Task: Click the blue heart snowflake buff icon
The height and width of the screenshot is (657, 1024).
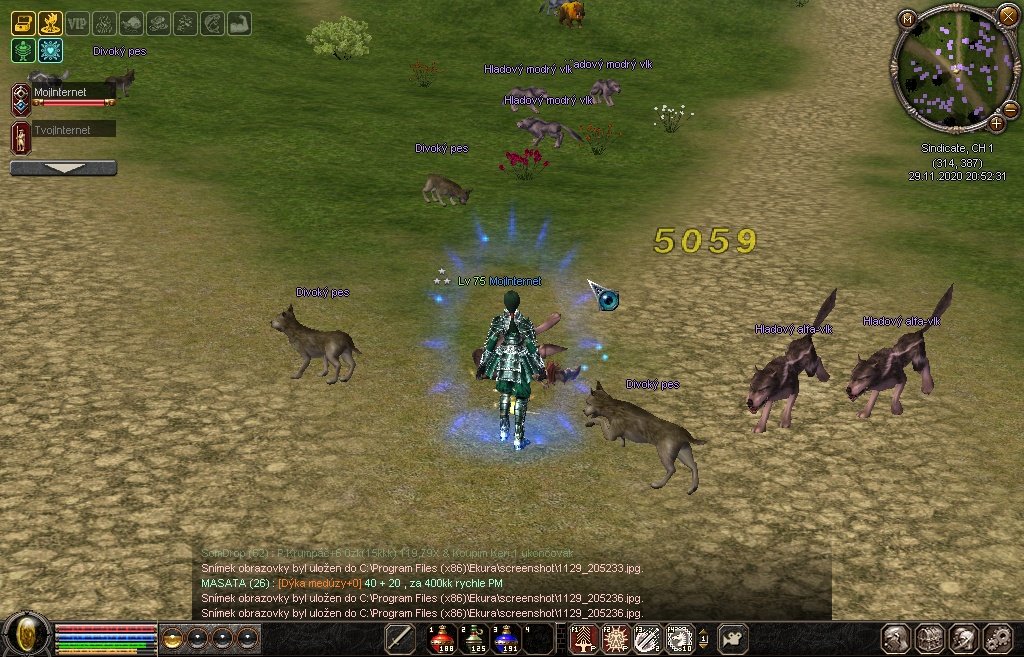Action: point(50,50)
